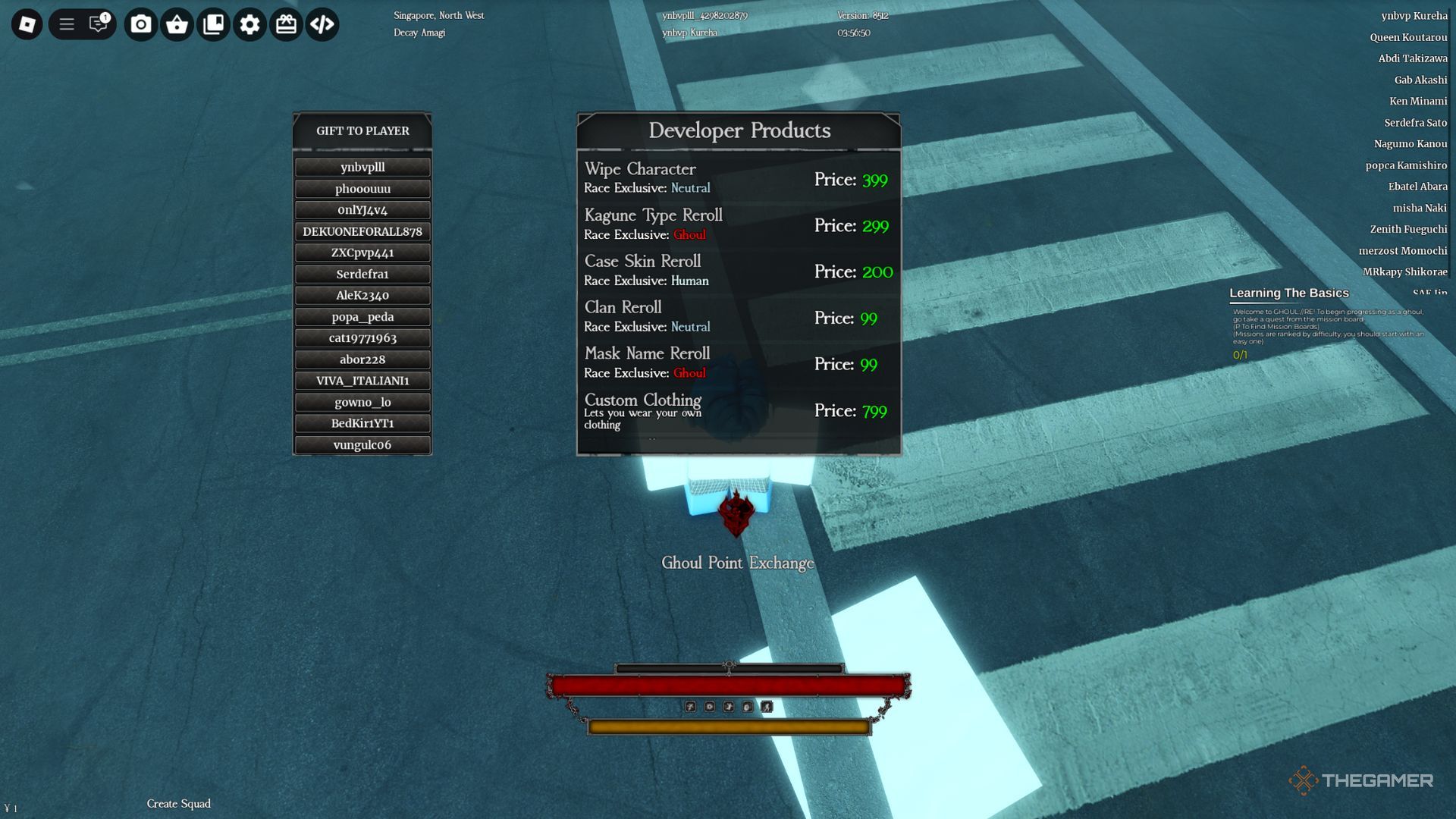Viewport: 1456px width, 819px height.
Task: Buy the Wipe Character product
Action: tap(738, 178)
